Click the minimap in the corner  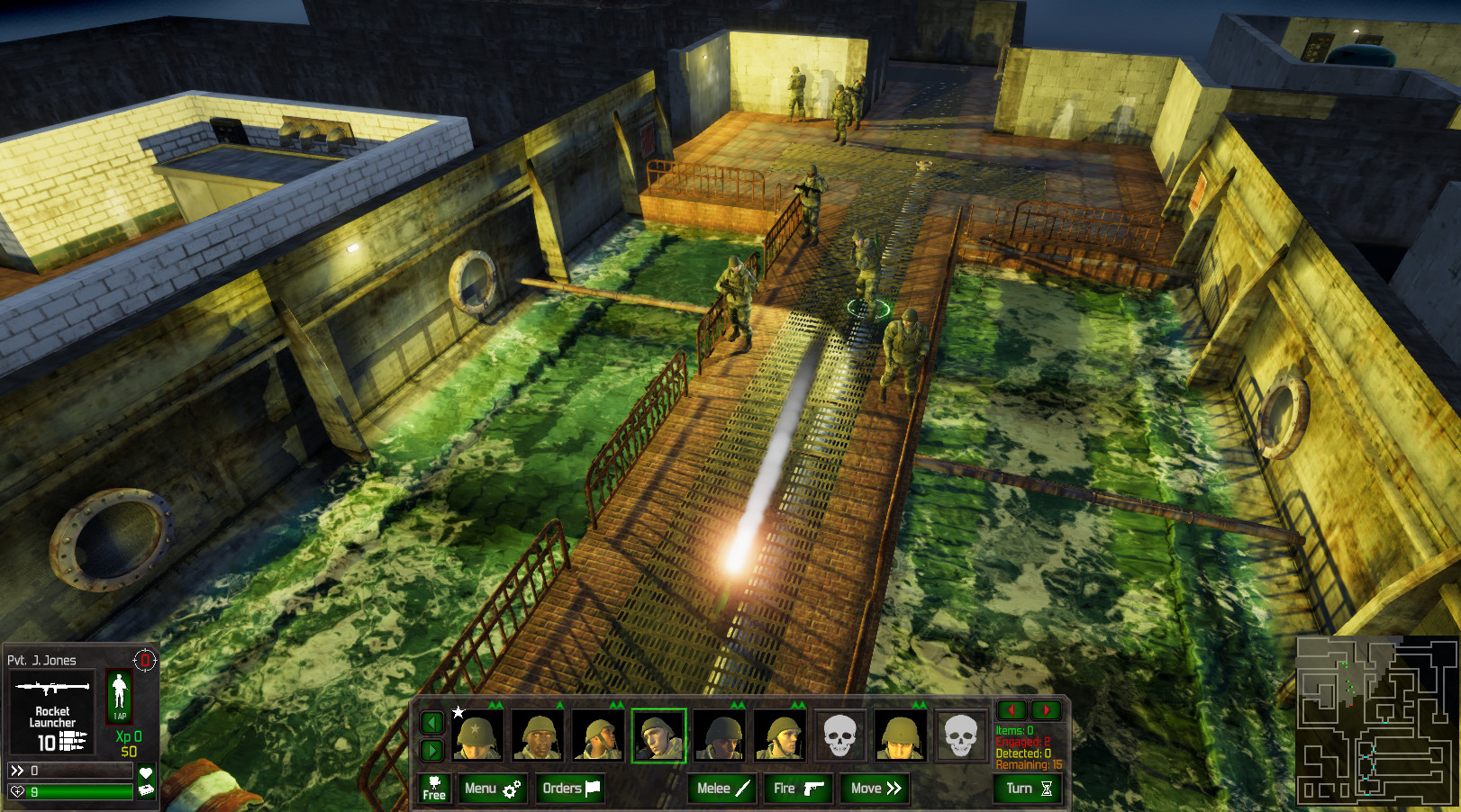pyautogui.click(x=1375, y=719)
